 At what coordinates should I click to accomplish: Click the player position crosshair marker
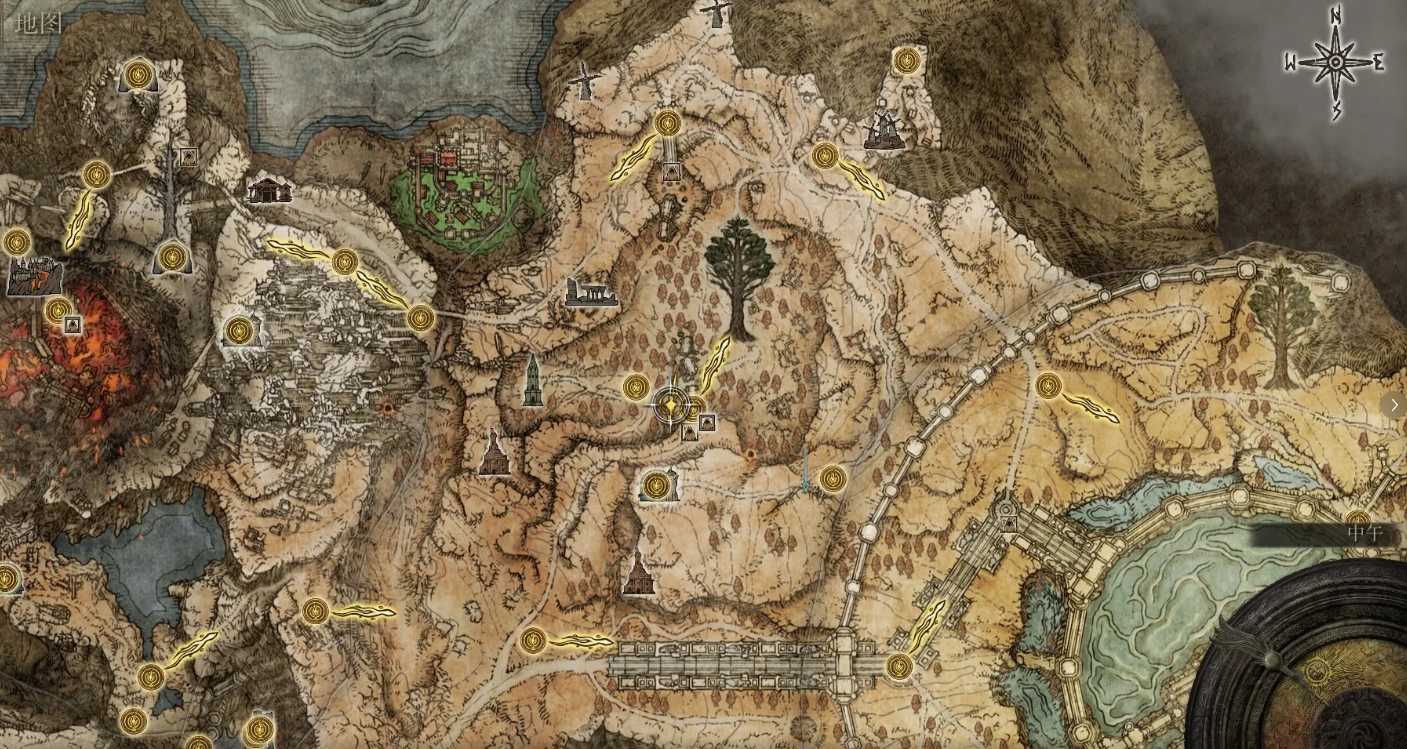click(670, 406)
